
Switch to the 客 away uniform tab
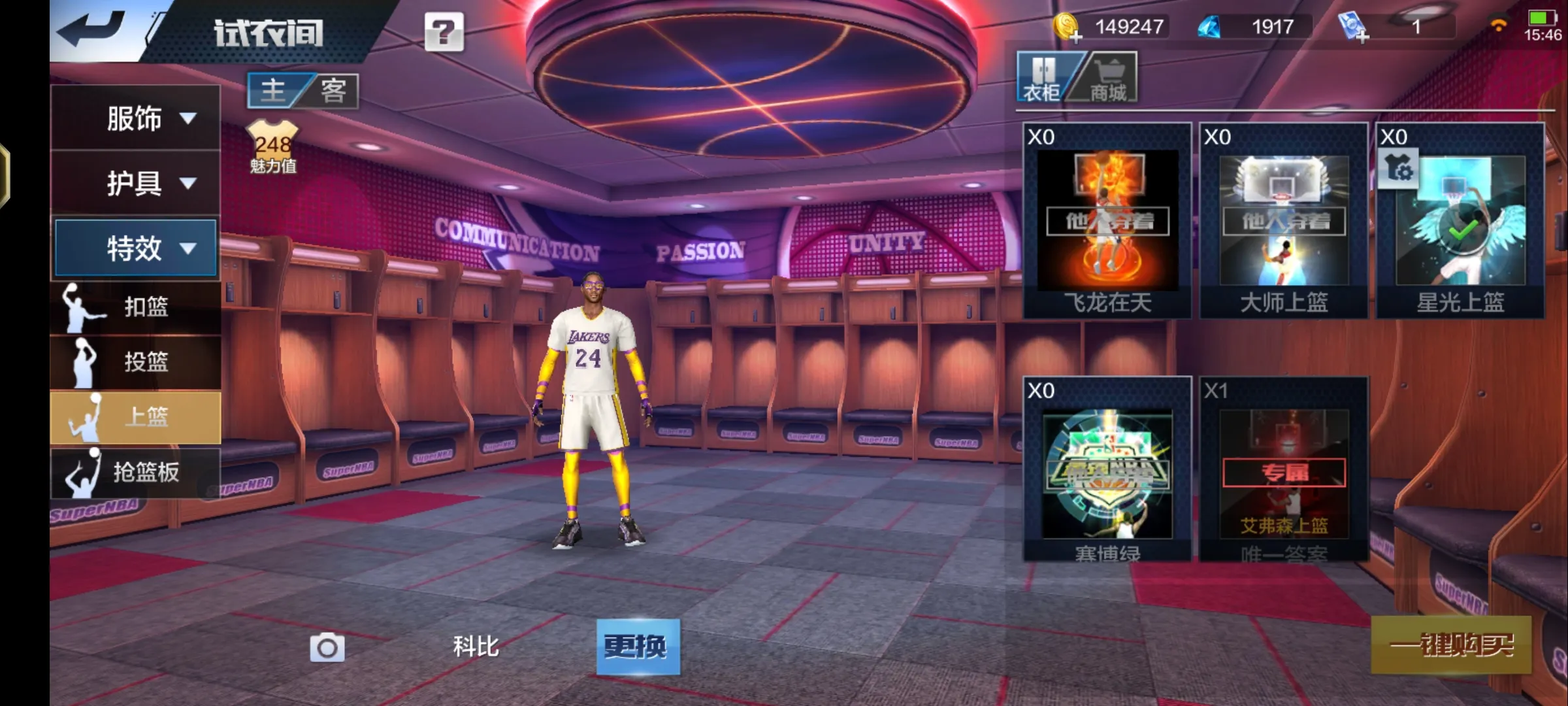(x=333, y=90)
